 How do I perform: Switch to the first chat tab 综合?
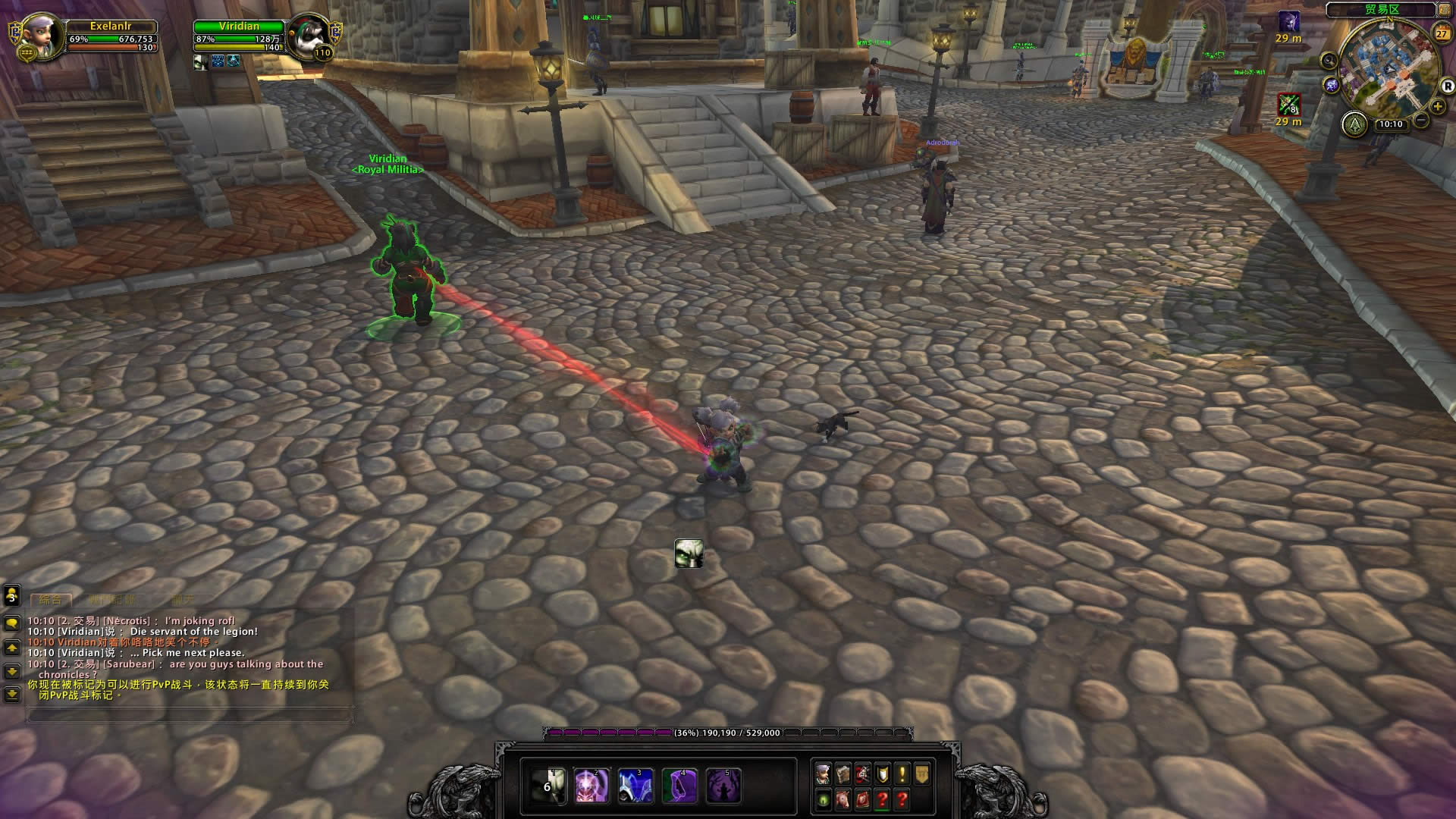[x=50, y=599]
